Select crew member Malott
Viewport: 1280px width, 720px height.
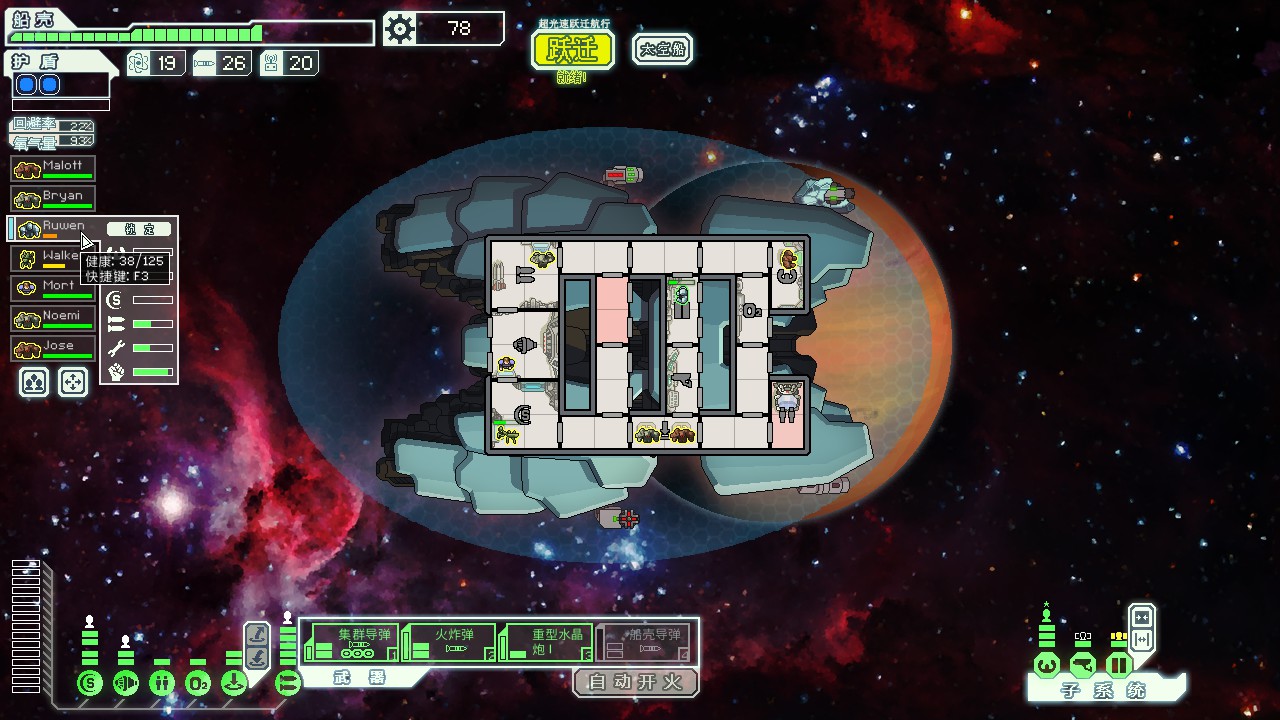coord(54,168)
